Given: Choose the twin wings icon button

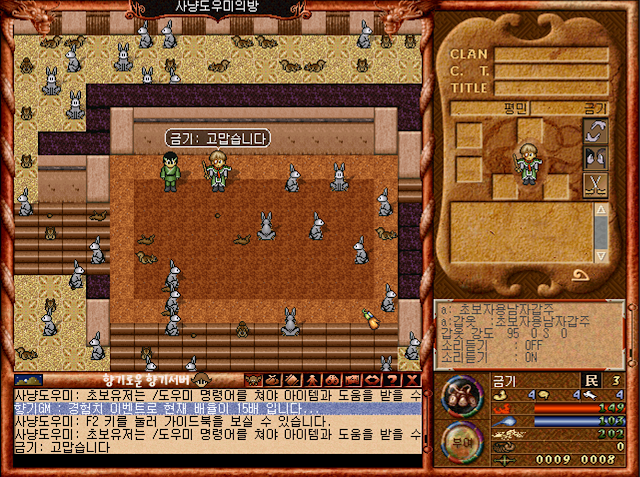Looking at the screenshot, I should pyautogui.click(x=596, y=158).
